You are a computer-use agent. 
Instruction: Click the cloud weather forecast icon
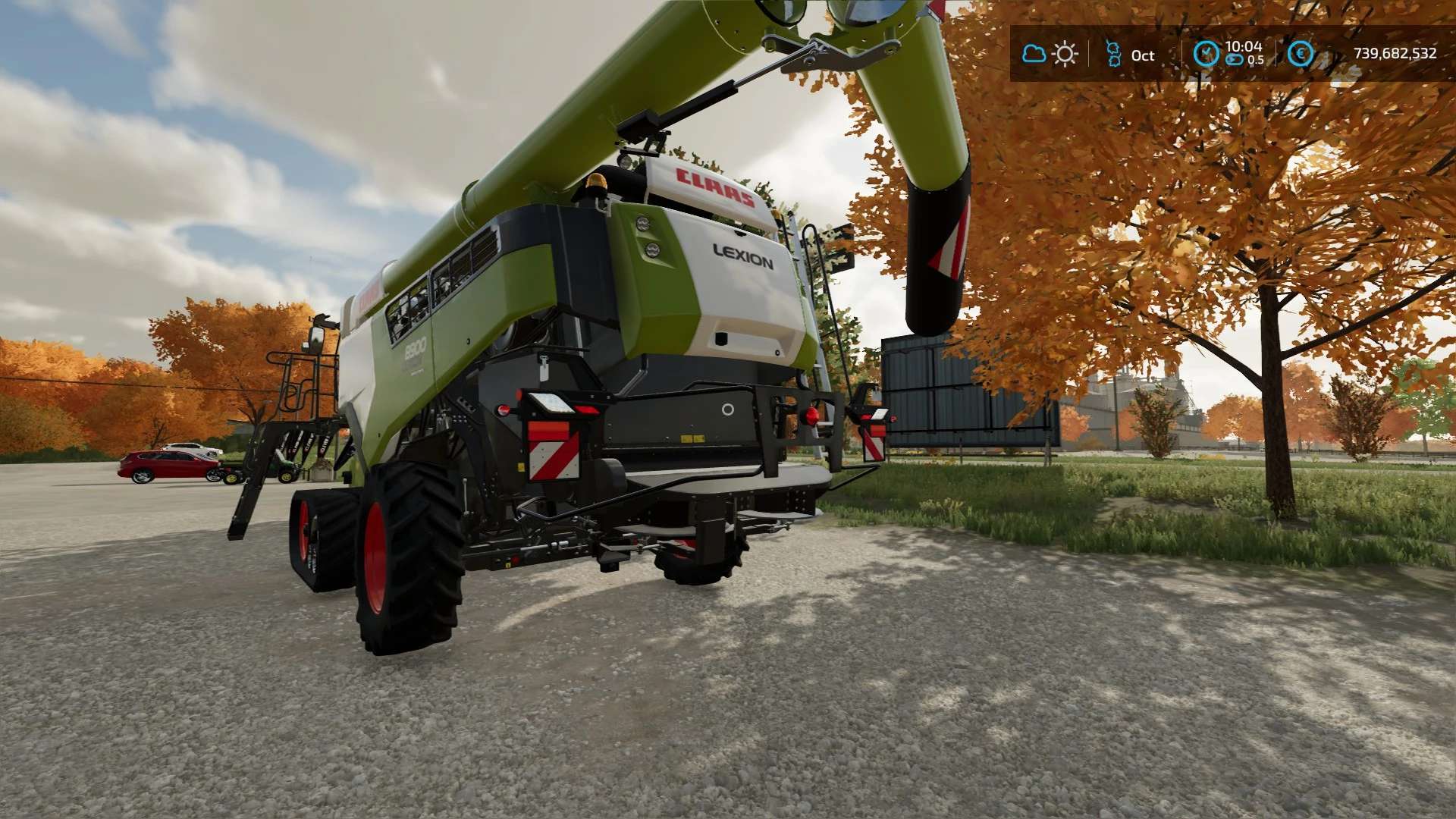click(1034, 54)
